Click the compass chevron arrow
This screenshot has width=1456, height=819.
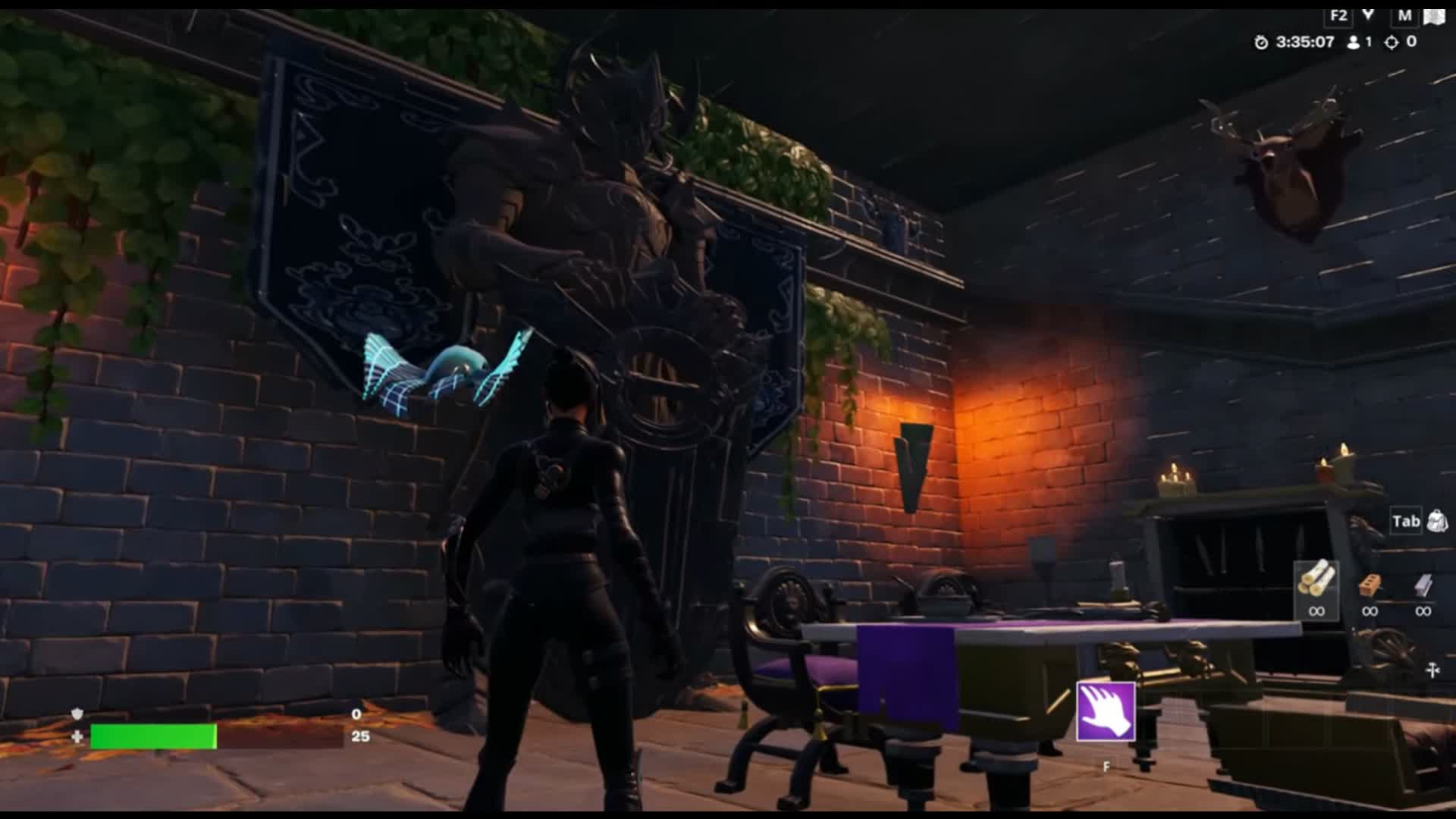pos(1369,14)
